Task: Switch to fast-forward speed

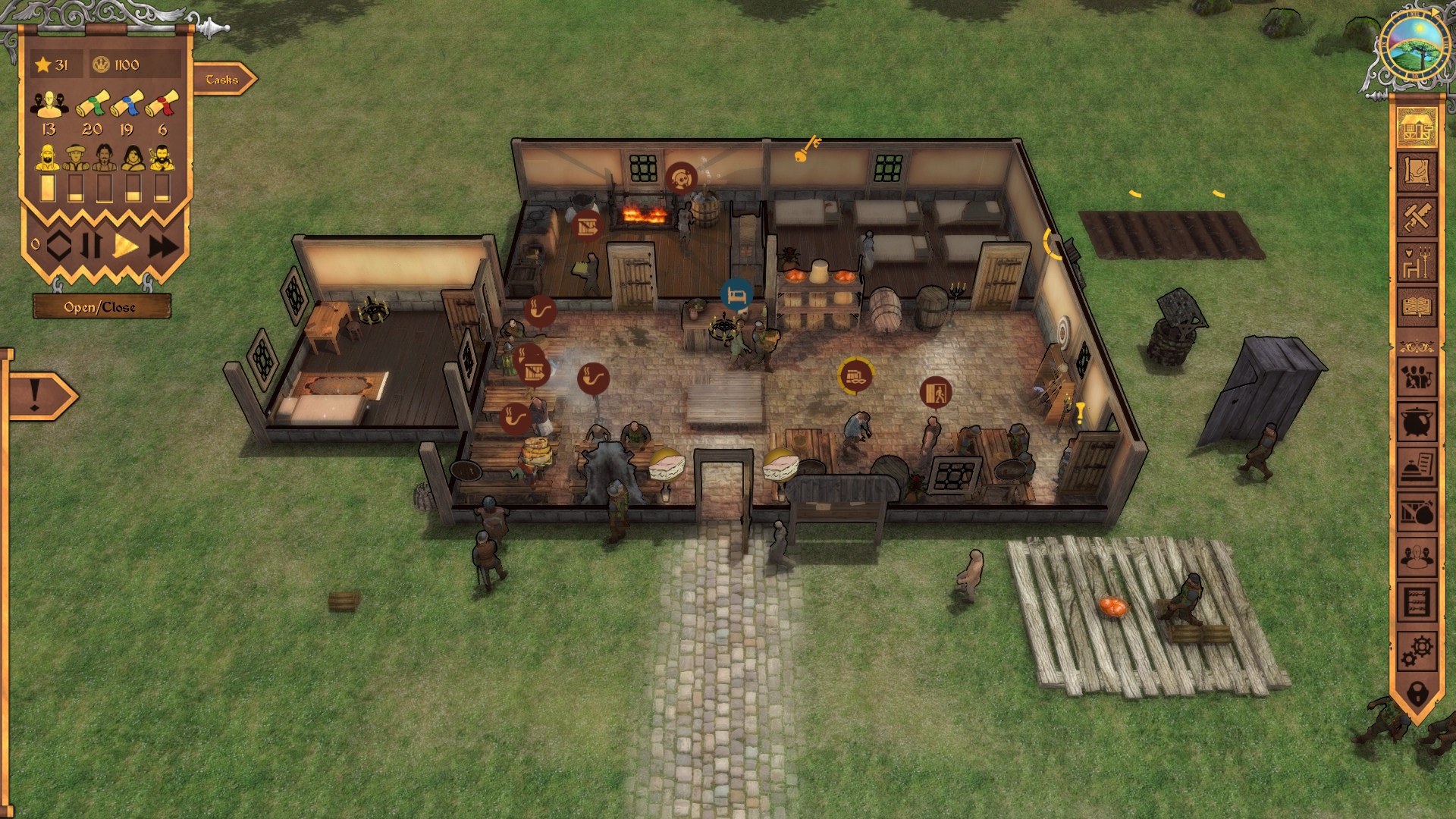Action: pos(162,246)
